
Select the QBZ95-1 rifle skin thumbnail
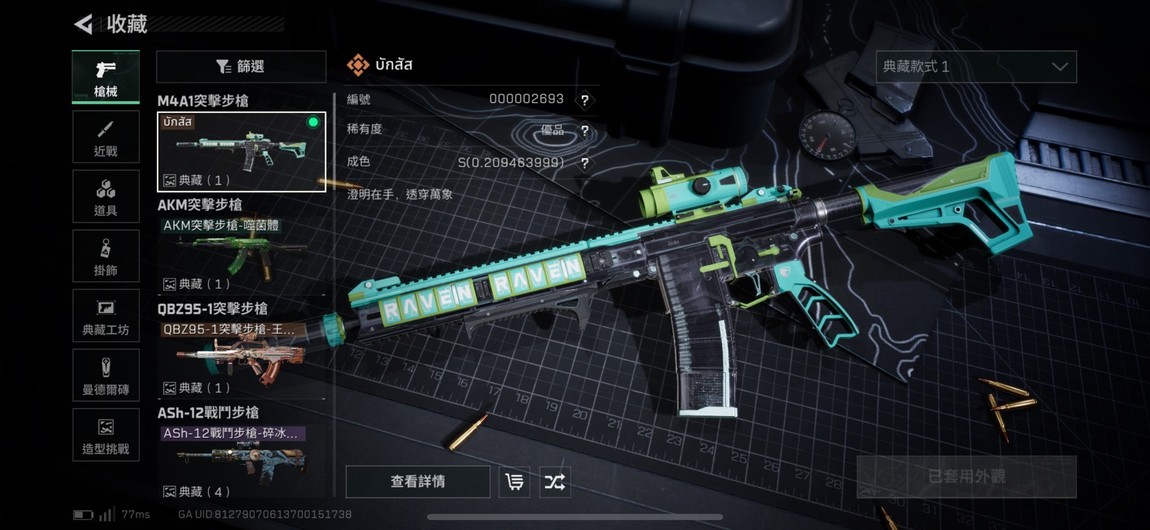click(x=241, y=359)
